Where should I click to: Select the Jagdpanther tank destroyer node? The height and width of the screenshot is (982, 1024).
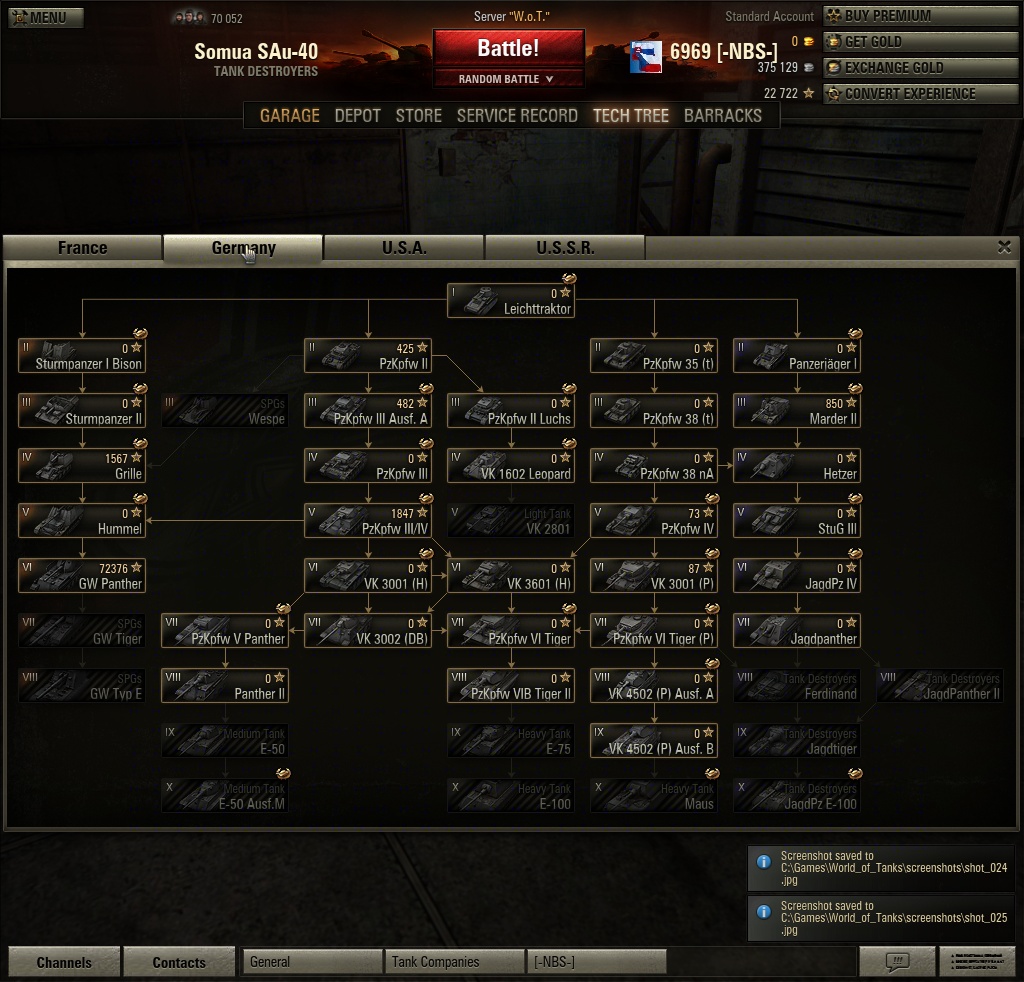pyautogui.click(x=796, y=631)
